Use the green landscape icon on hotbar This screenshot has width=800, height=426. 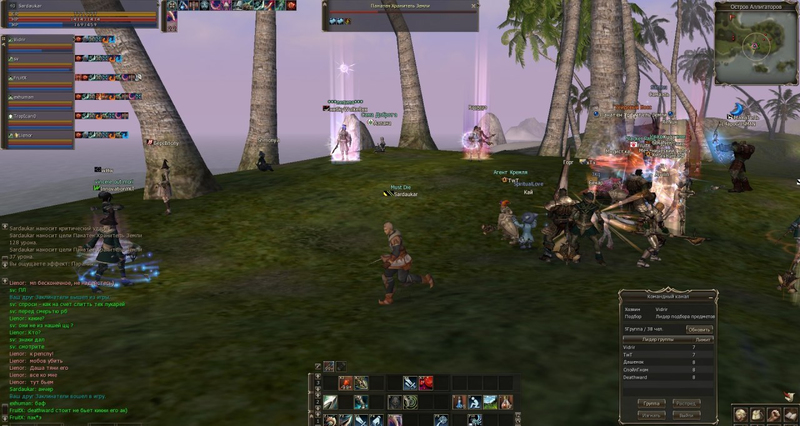coord(490,402)
